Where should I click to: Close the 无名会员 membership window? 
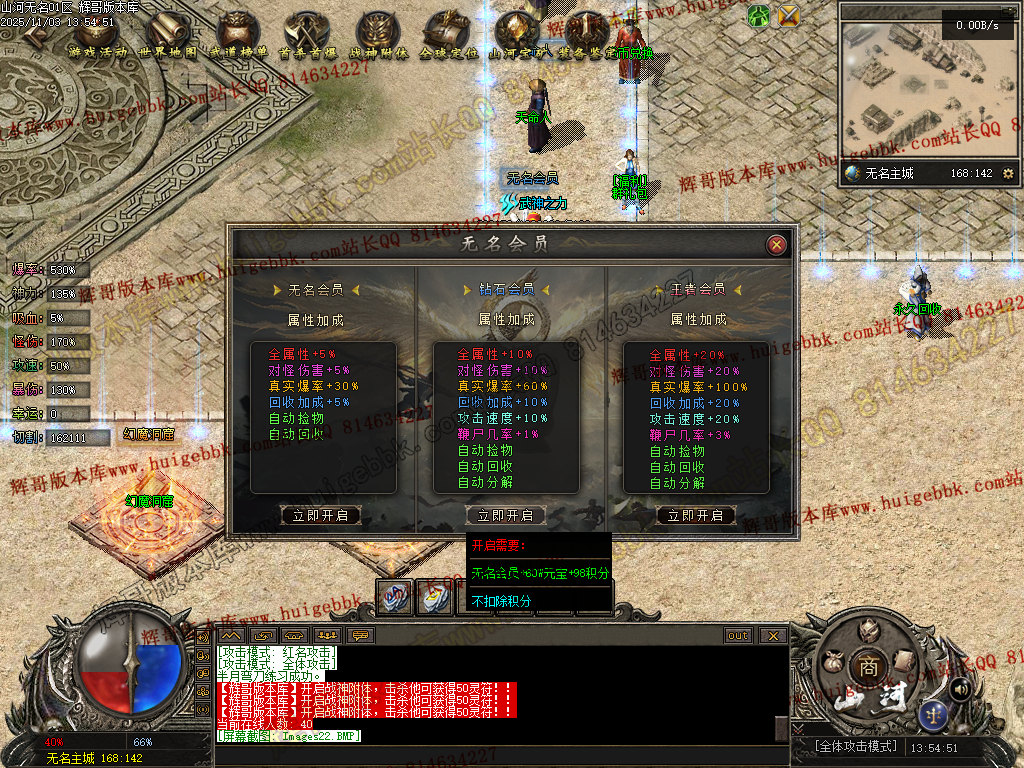pos(776,245)
